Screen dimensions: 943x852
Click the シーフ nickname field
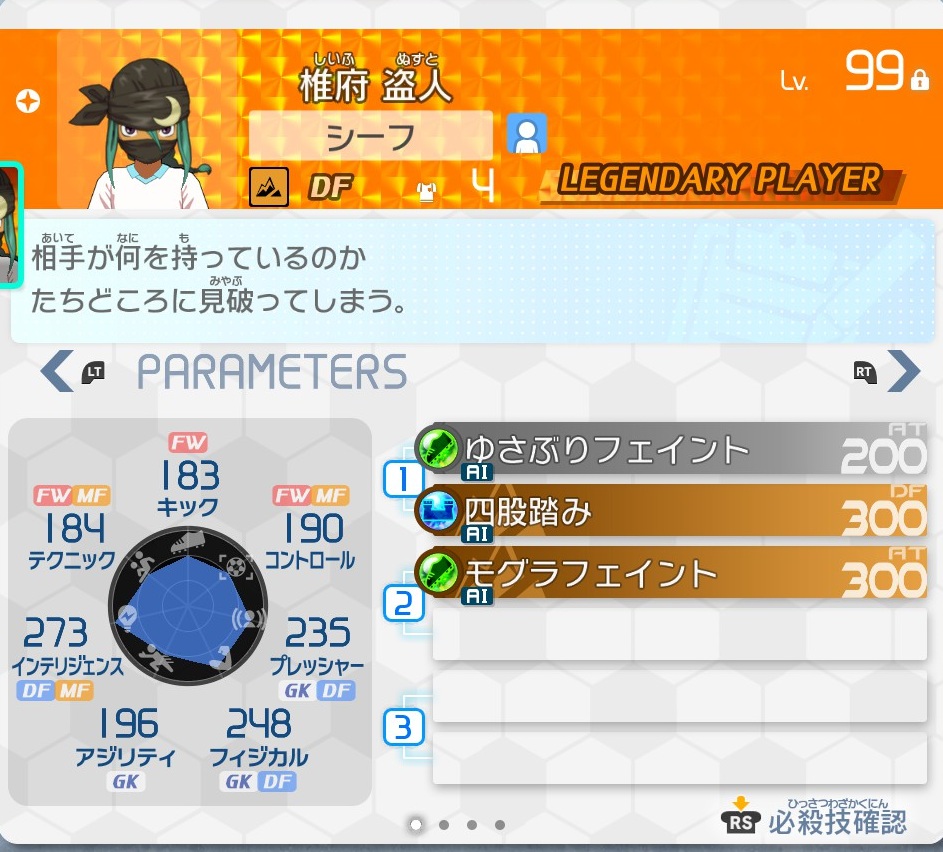[x=371, y=136]
